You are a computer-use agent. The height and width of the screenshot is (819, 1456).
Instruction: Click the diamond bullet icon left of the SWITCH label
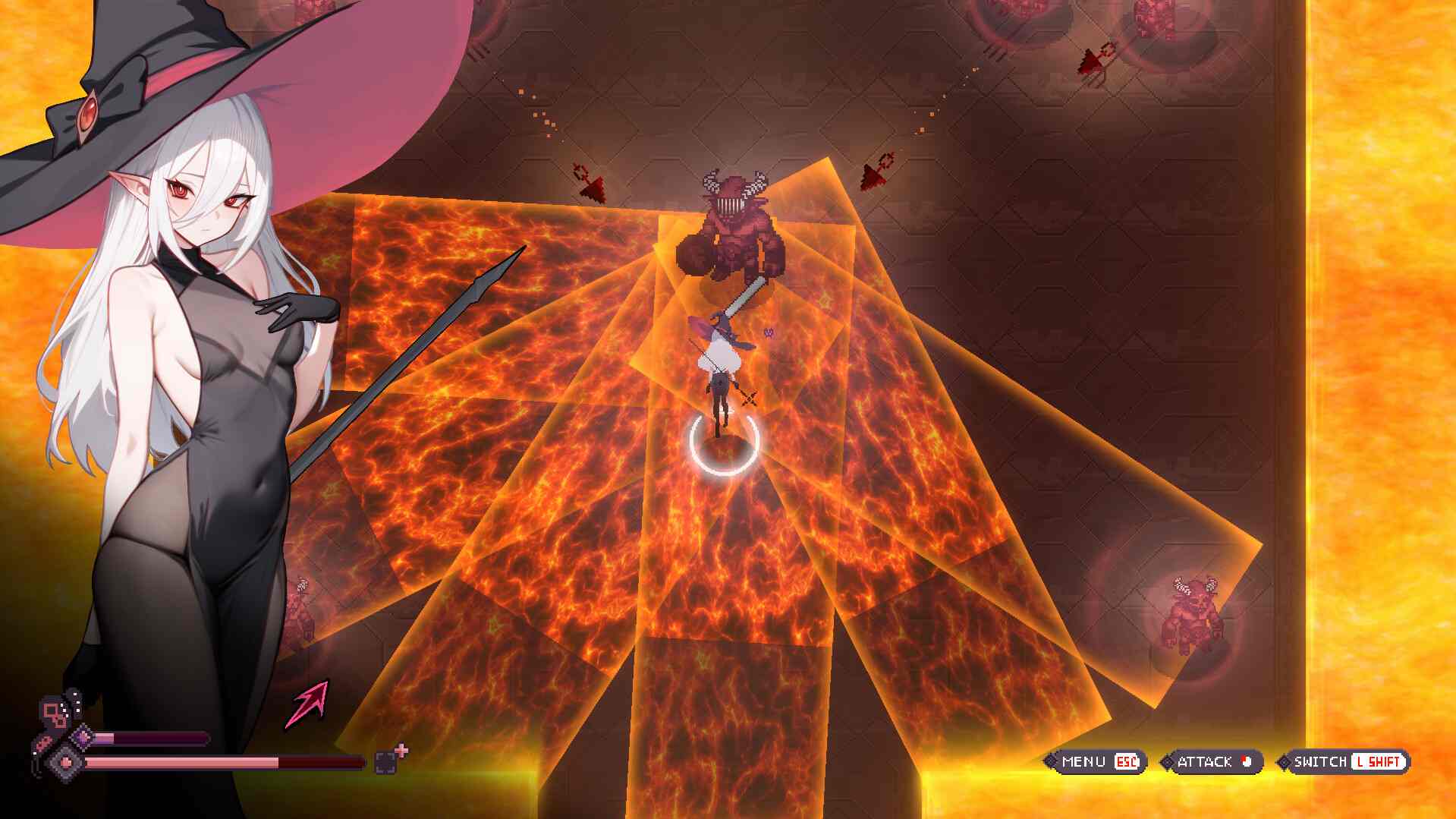(1284, 763)
